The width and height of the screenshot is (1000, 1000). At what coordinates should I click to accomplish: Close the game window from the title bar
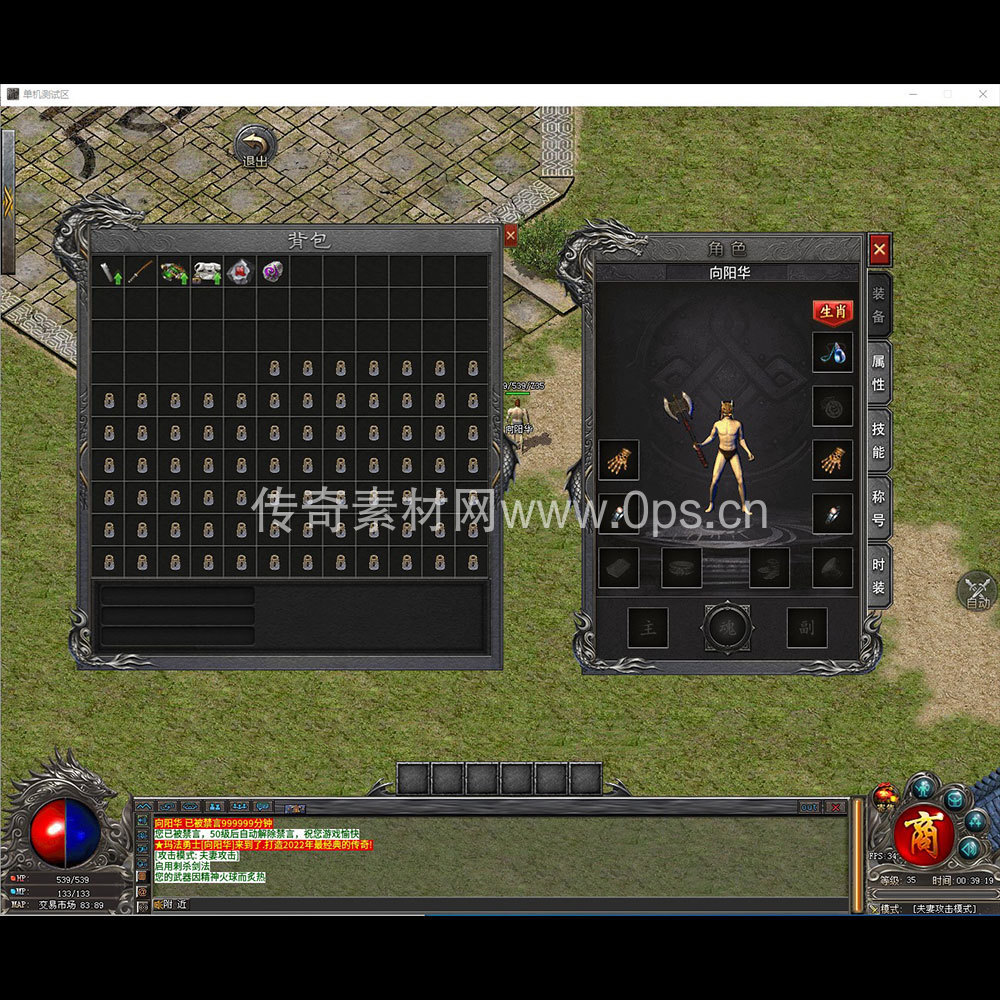(x=982, y=94)
